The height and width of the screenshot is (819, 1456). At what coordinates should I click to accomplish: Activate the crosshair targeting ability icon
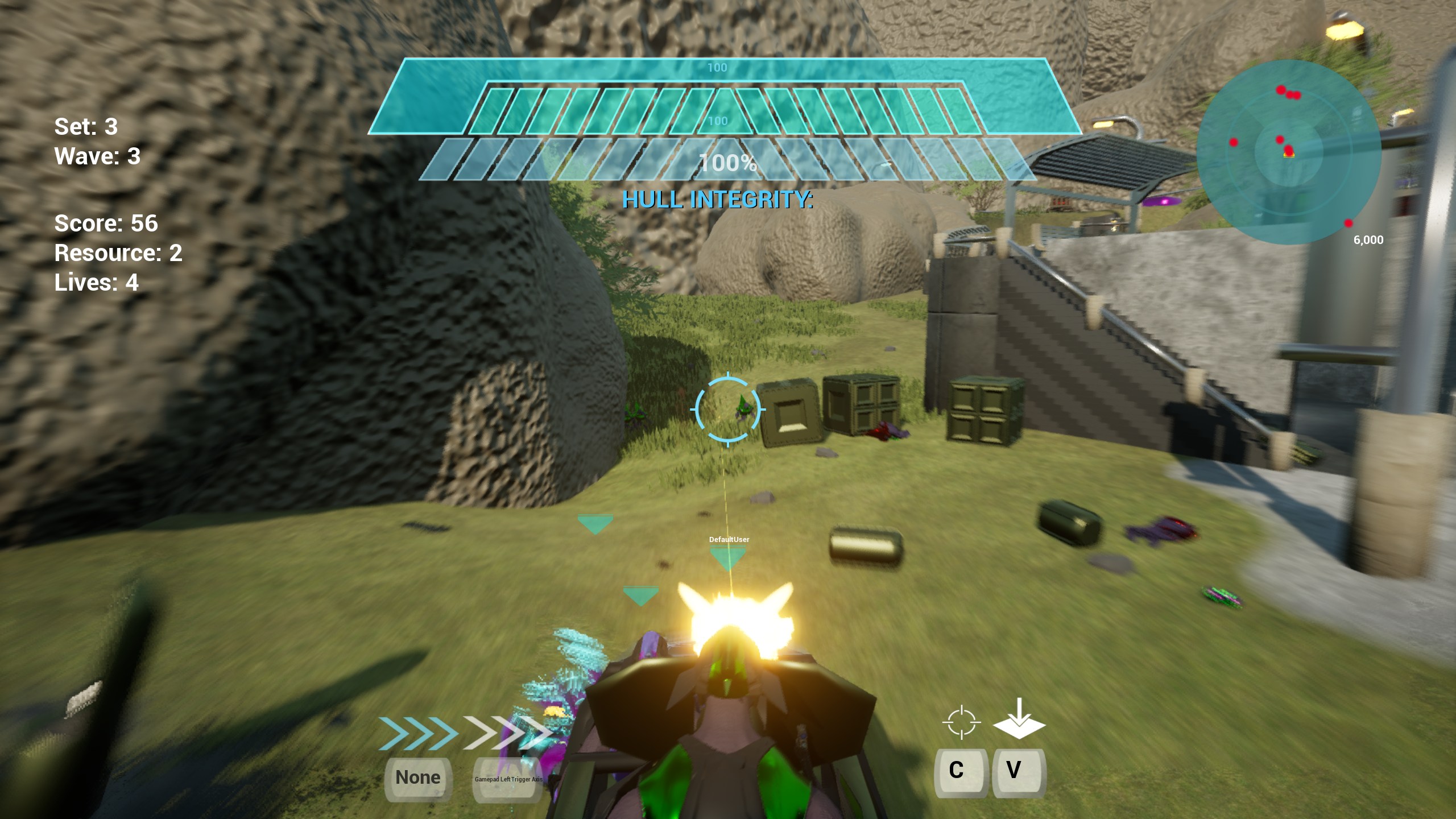click(961, 722)
